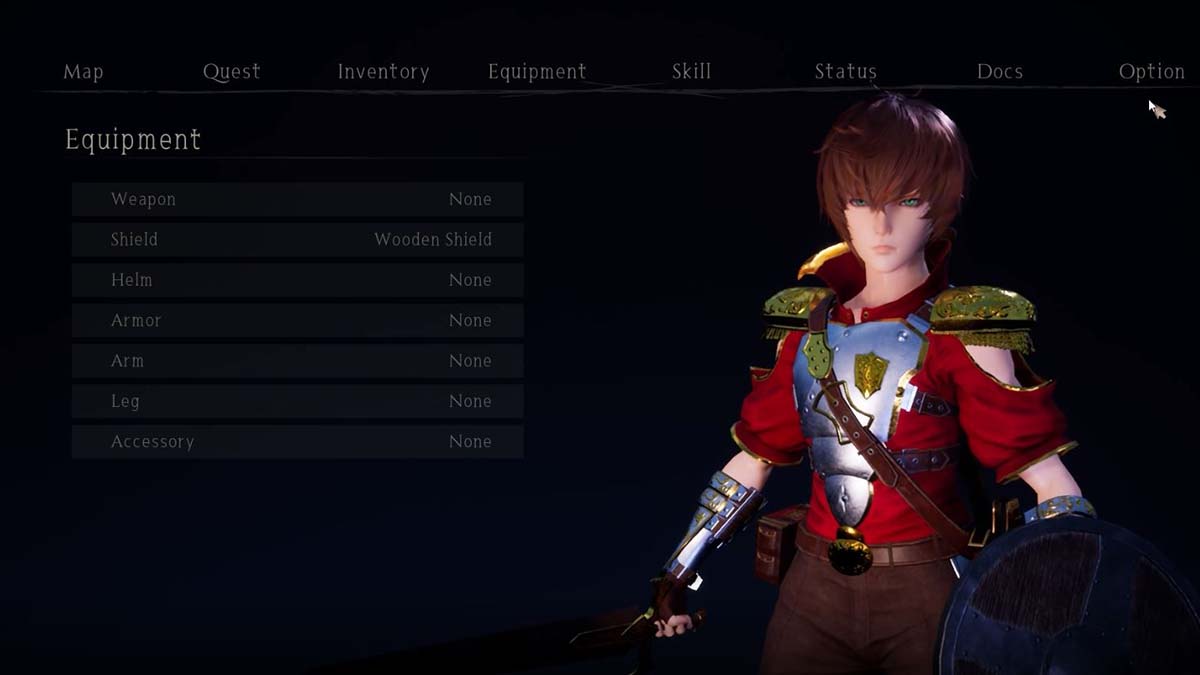Open the Quest tab
The image size is (1200, 675).
coord(231,72)
